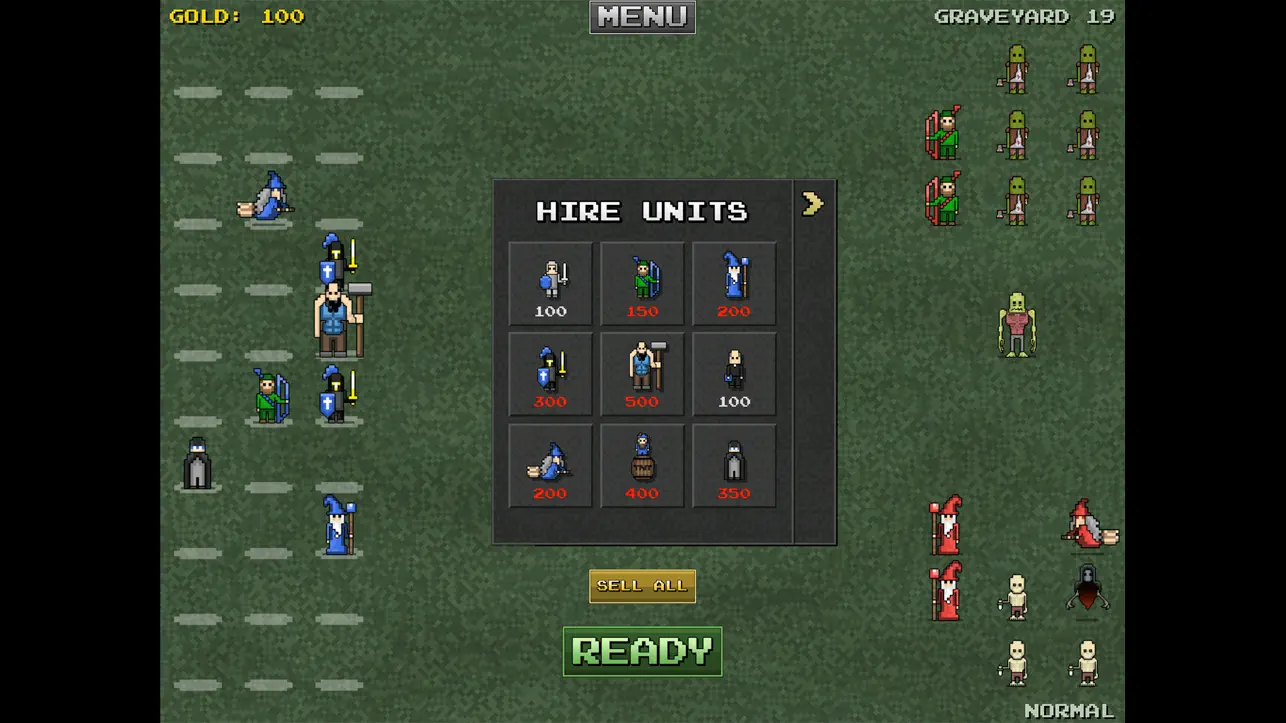This screenshot has height=723, width=1286.
Task: Hire the blacksmith for 500 gold
Action: tap(641, 373)
